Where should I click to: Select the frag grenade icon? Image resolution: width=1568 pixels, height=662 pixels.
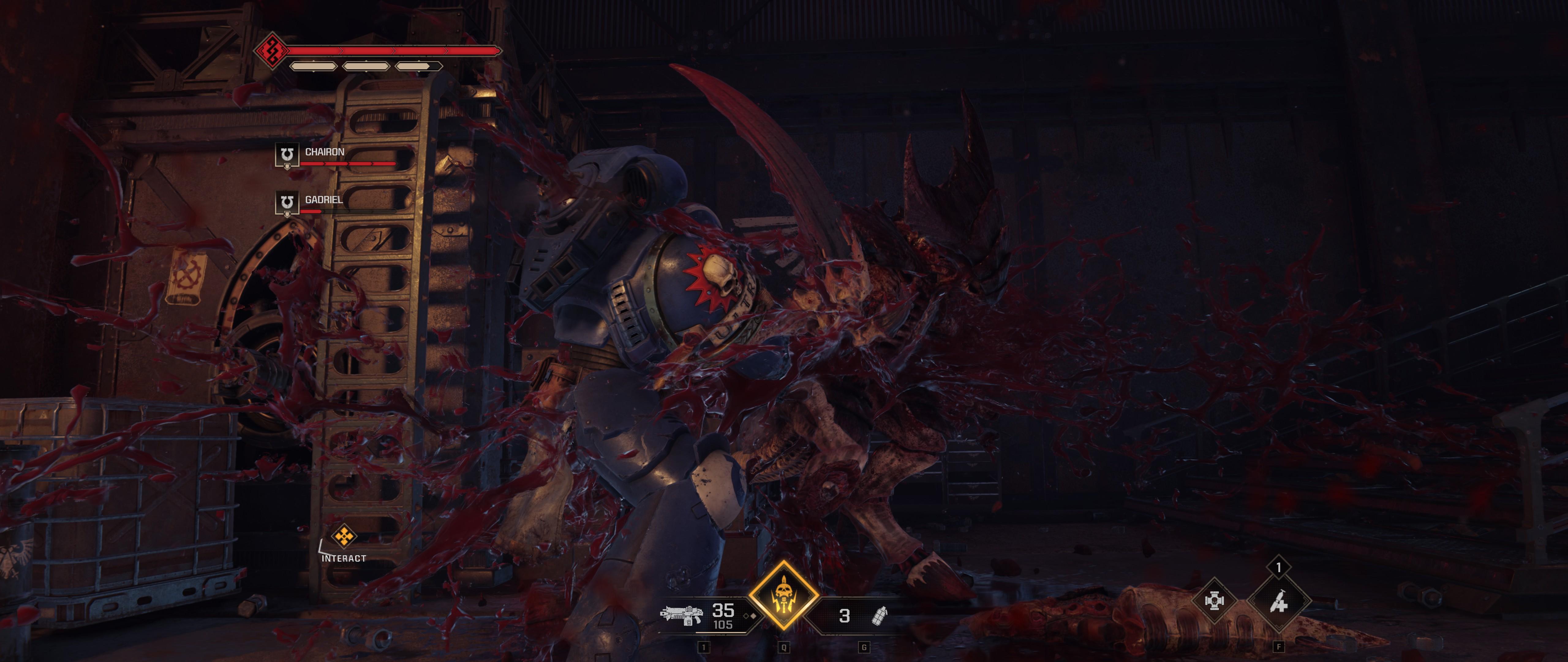879,616
